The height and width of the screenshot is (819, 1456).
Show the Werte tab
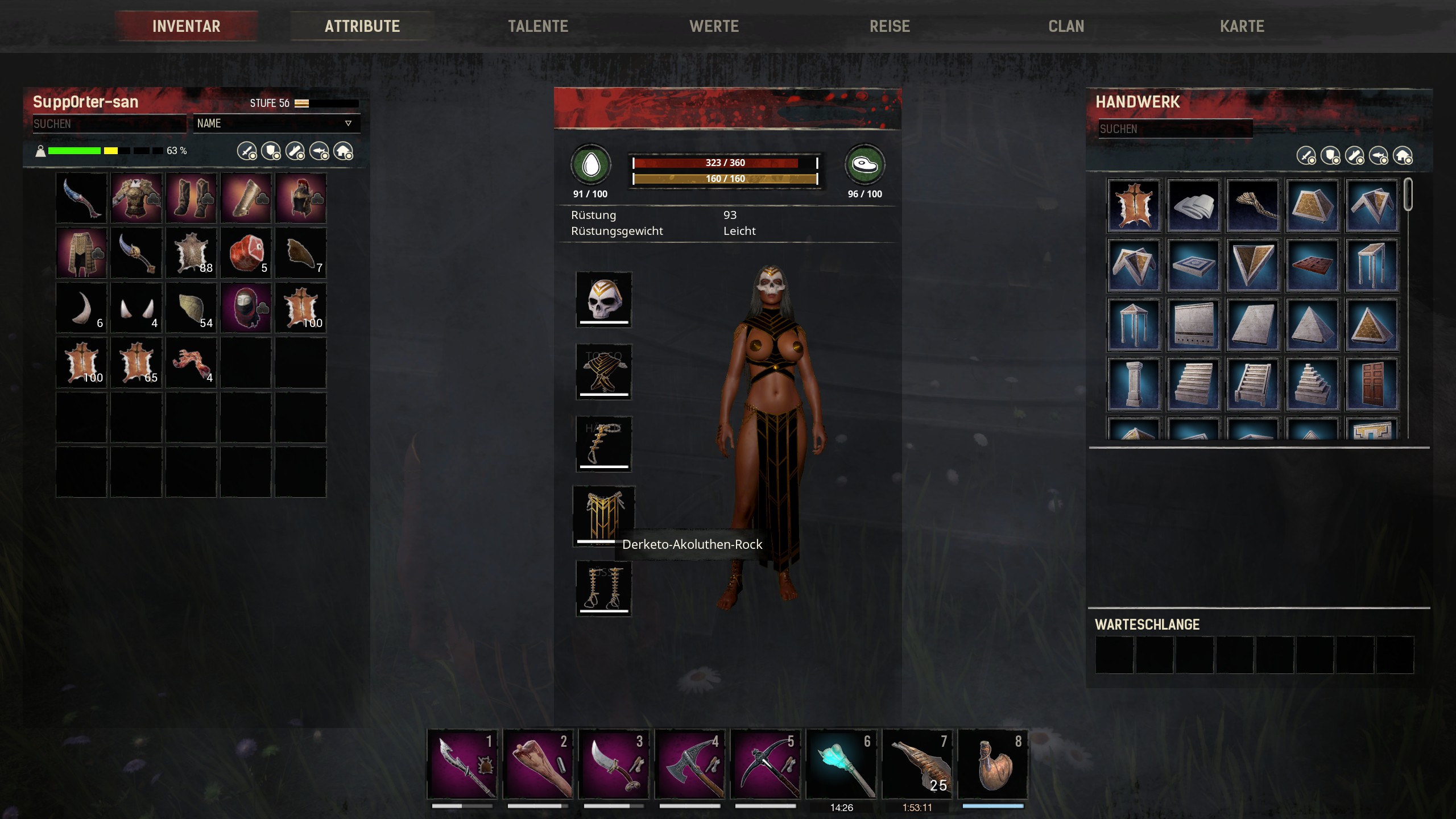coord(714,26)
